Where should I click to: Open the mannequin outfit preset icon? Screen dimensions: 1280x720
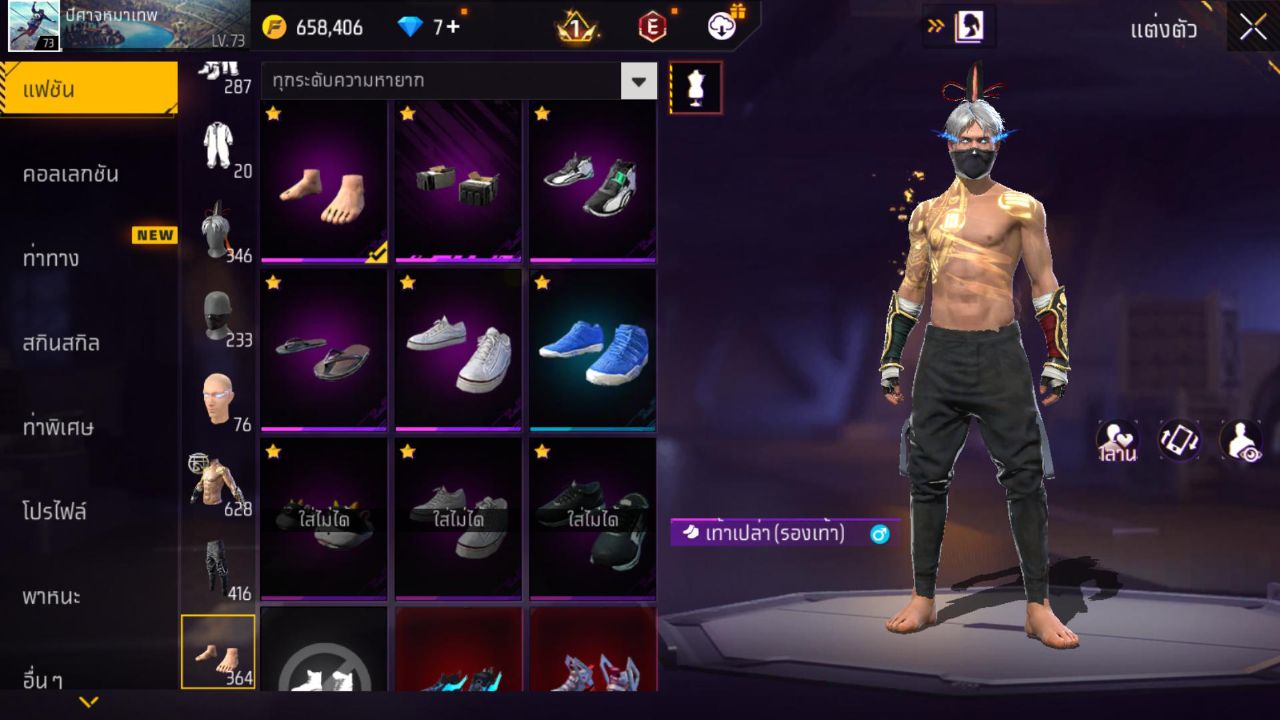pyautogui.click(x=695, y=87)
